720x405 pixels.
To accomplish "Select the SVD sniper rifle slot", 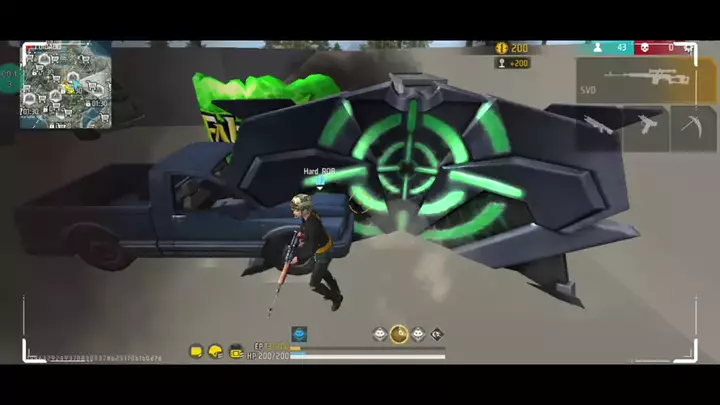I will point(635,80).
